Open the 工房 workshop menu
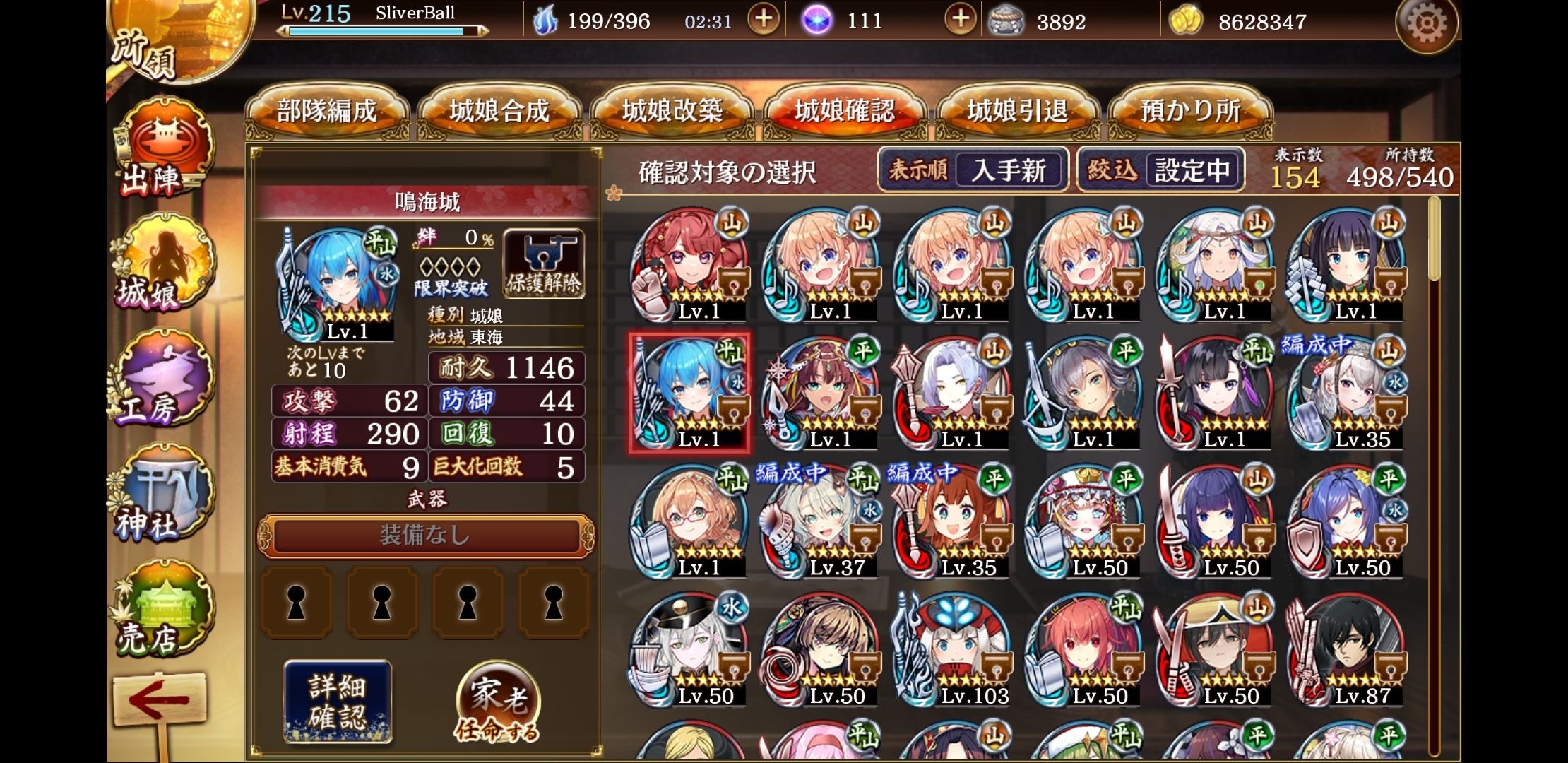This screenshot has width=1568, height=763. point(162,381)
